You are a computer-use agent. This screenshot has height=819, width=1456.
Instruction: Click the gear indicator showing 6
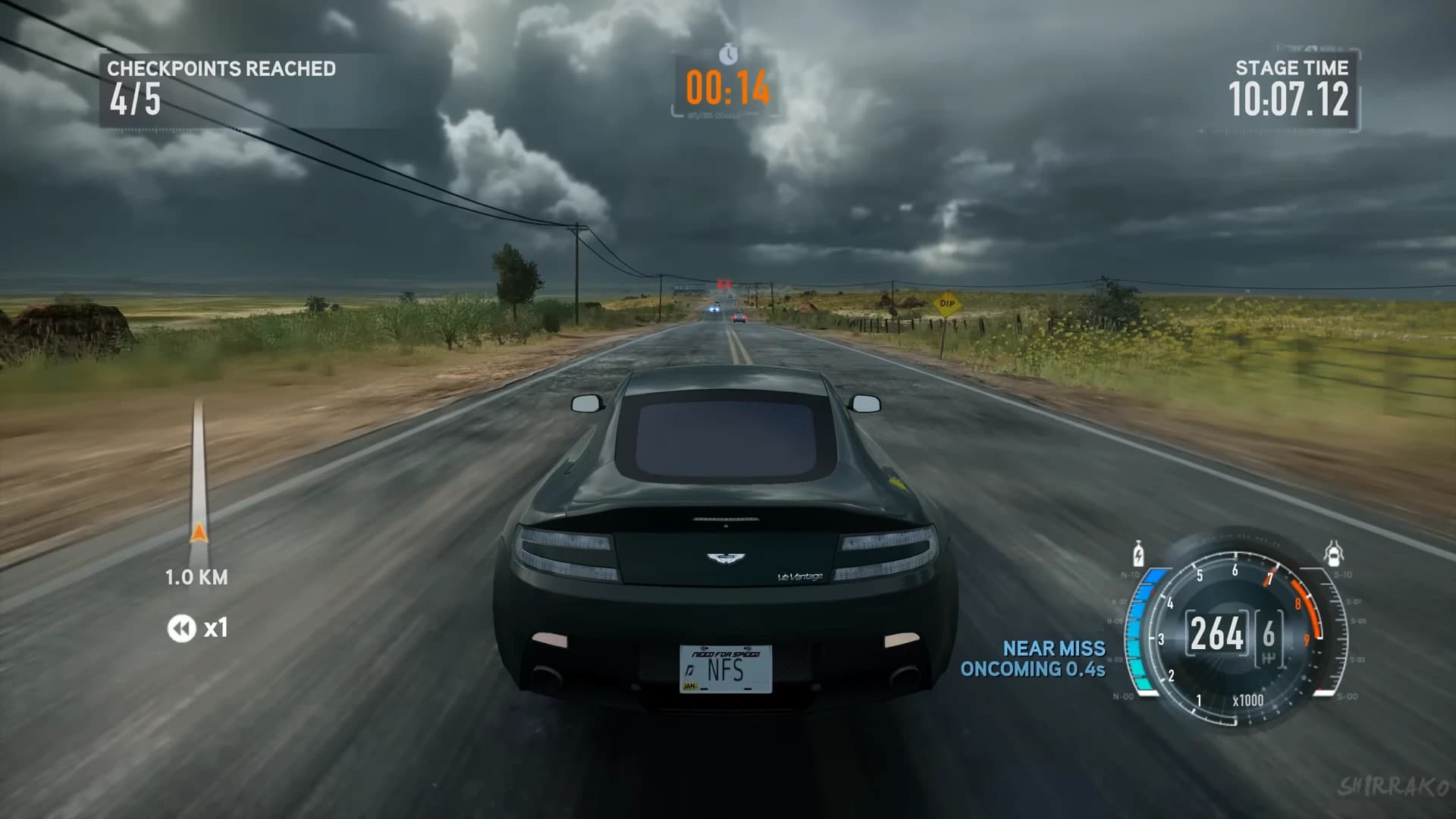pos(1268,630)
